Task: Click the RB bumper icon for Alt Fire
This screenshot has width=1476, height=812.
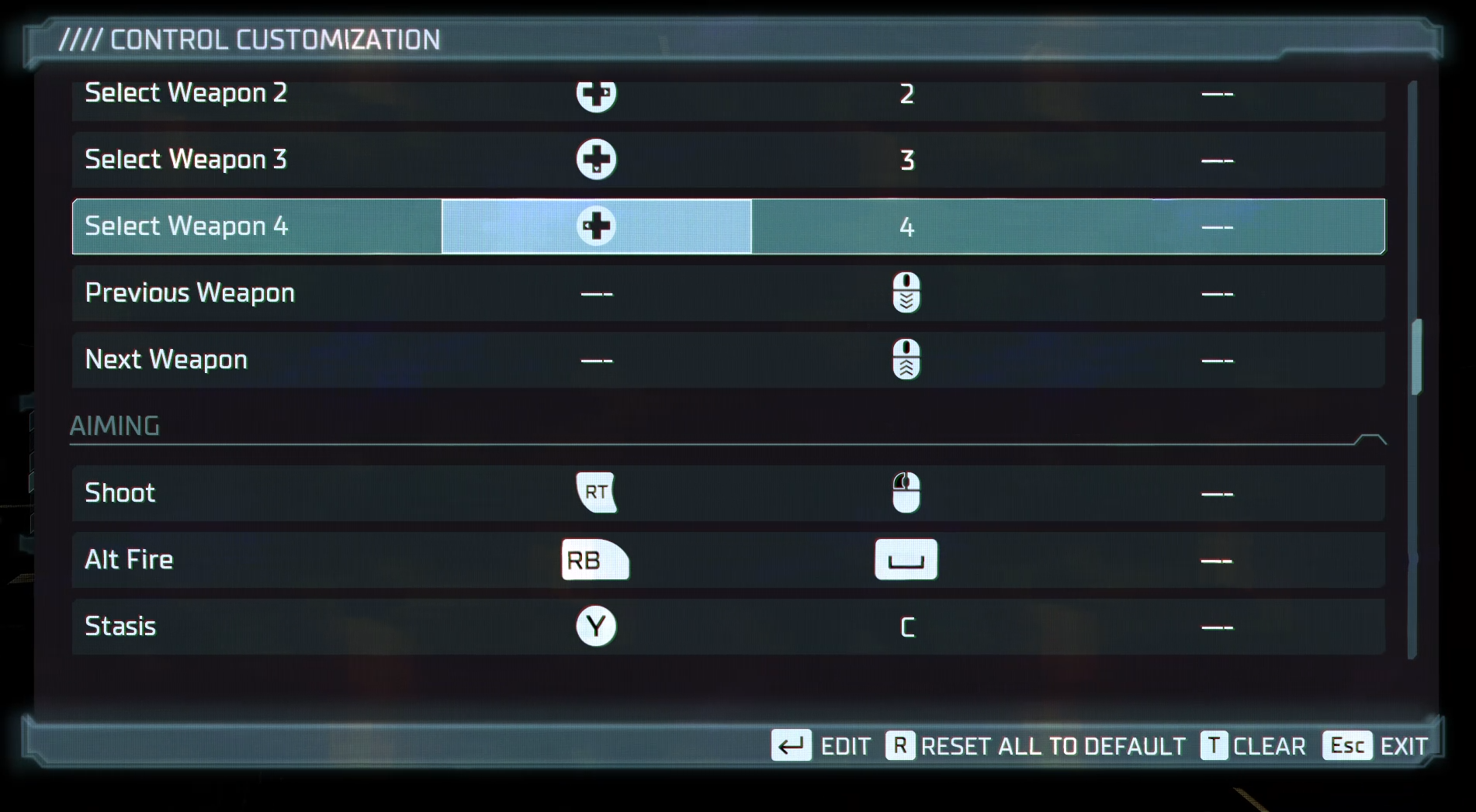Action: coord(594,560)
